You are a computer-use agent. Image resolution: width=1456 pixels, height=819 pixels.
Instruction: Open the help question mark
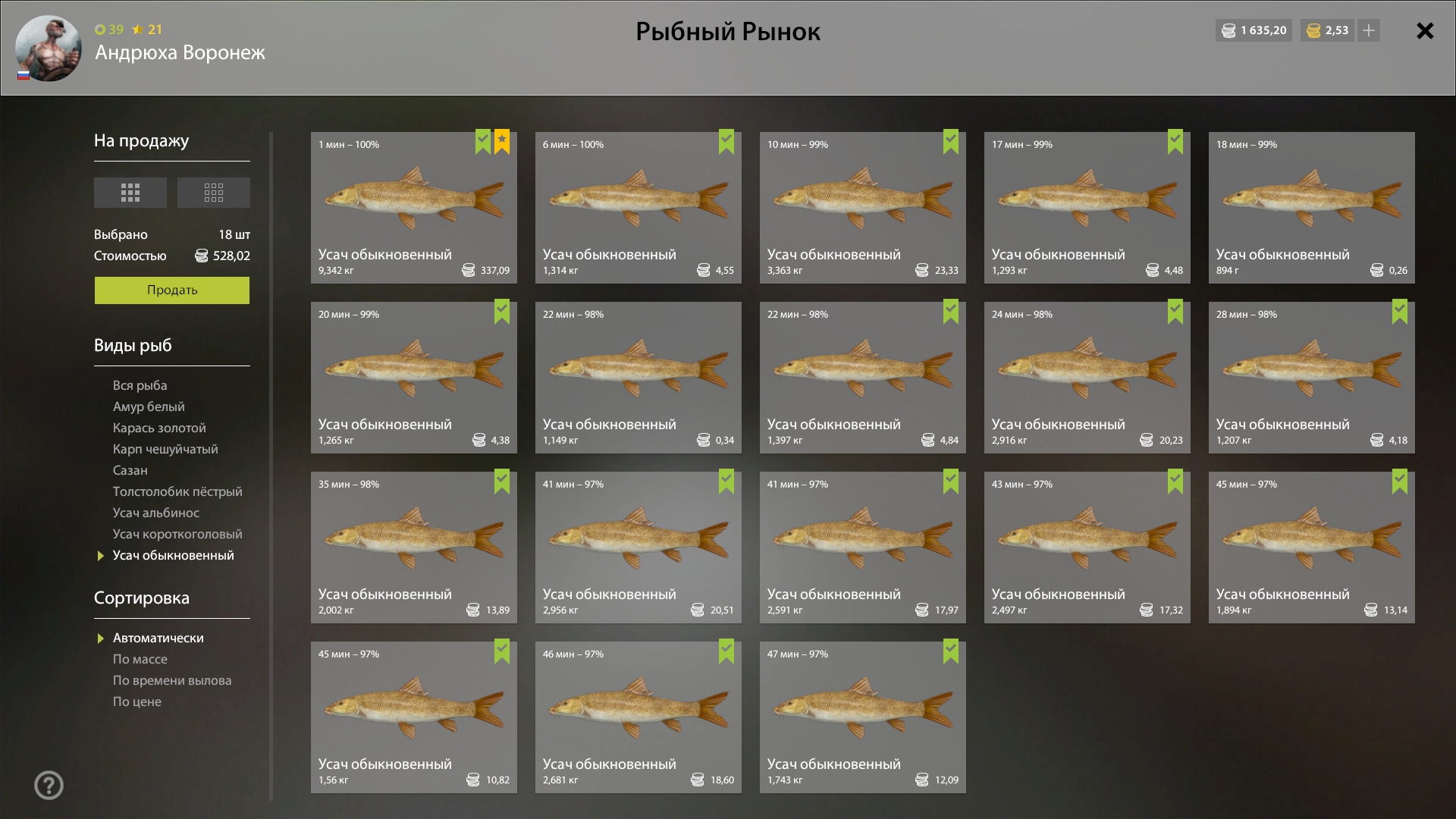(49, 785)
